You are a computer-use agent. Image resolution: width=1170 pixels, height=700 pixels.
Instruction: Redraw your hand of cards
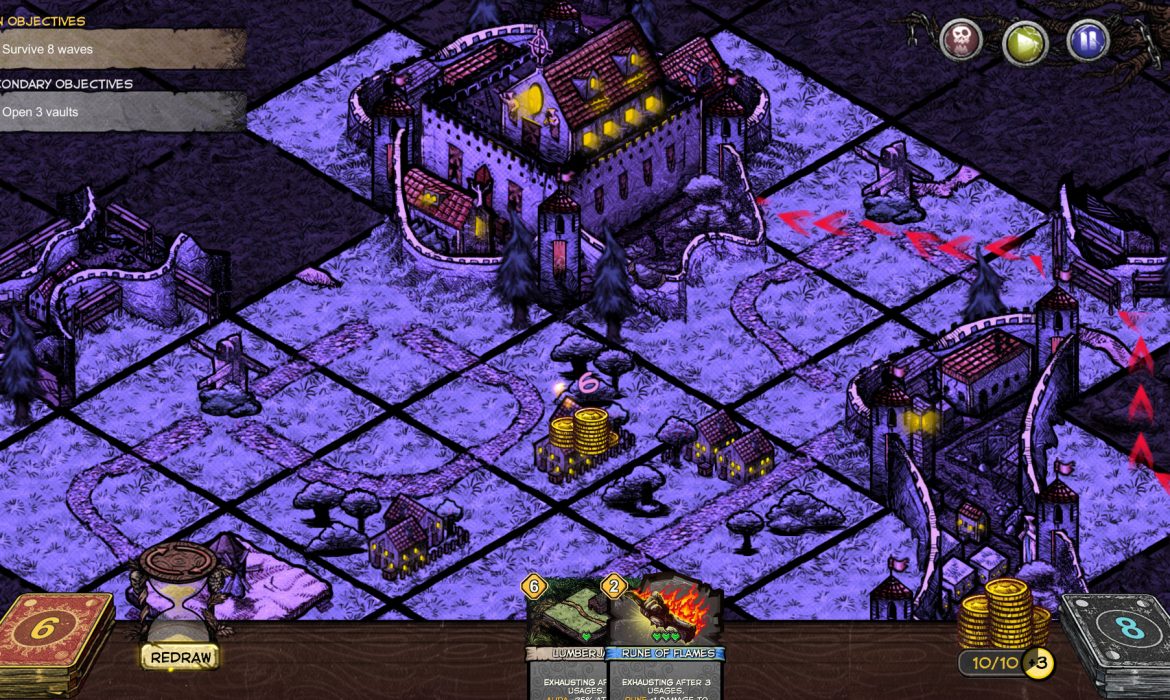[x=179, y=657]
